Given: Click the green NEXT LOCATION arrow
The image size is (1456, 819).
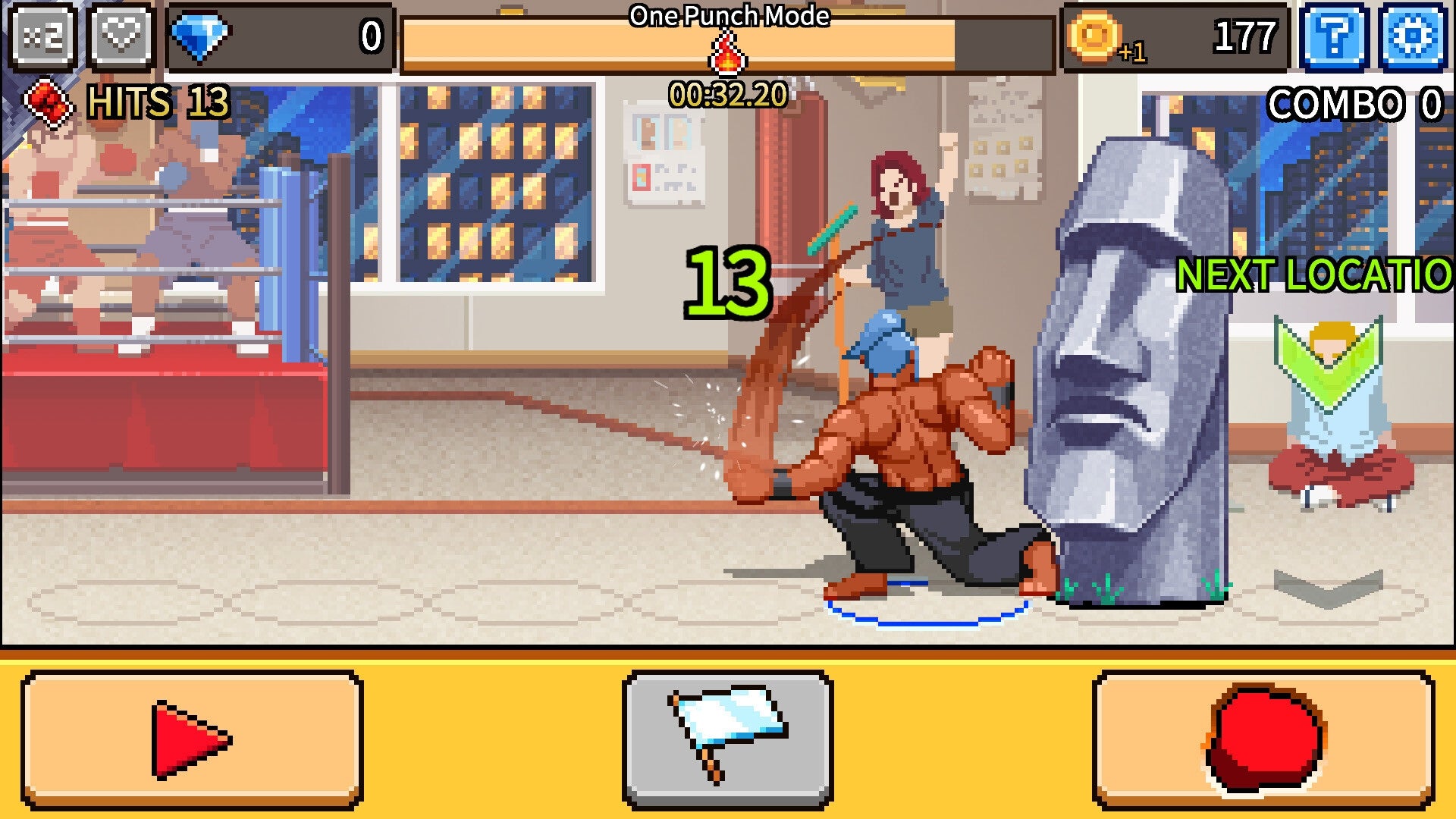Looking at the screenshot, I should [x=1313, y=275].
